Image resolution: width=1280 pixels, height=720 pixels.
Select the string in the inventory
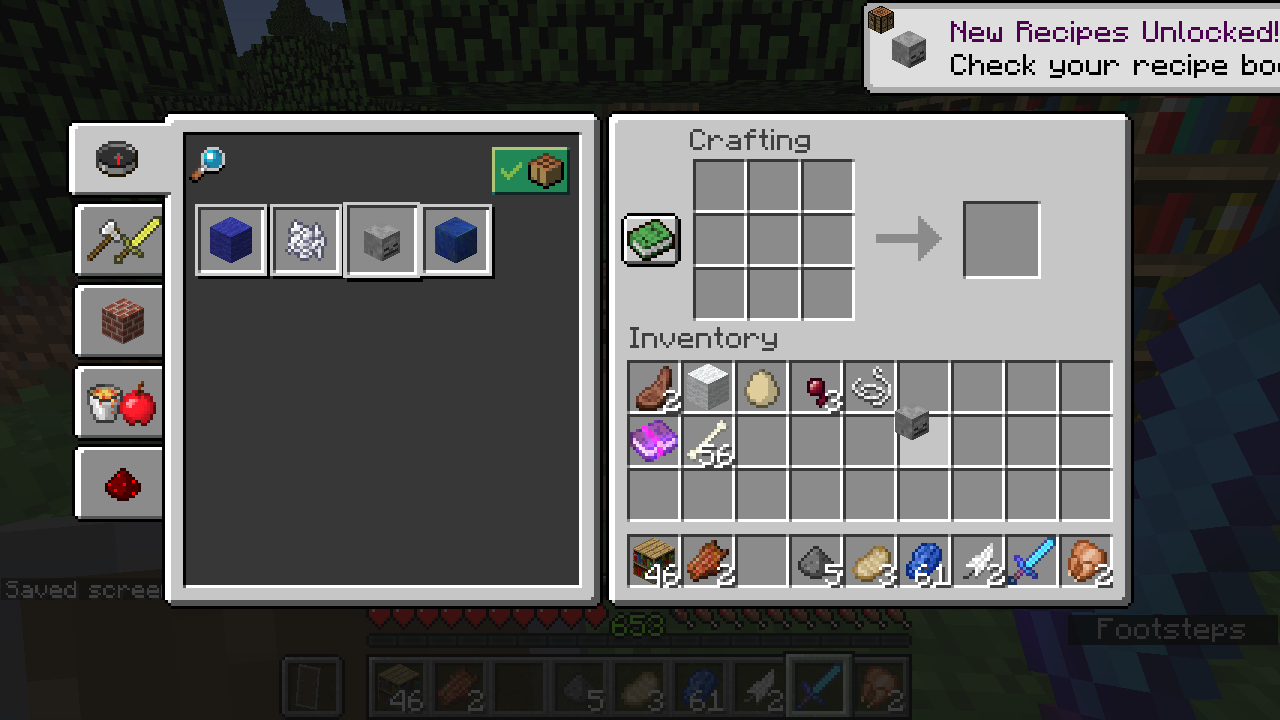pos(870,387)
